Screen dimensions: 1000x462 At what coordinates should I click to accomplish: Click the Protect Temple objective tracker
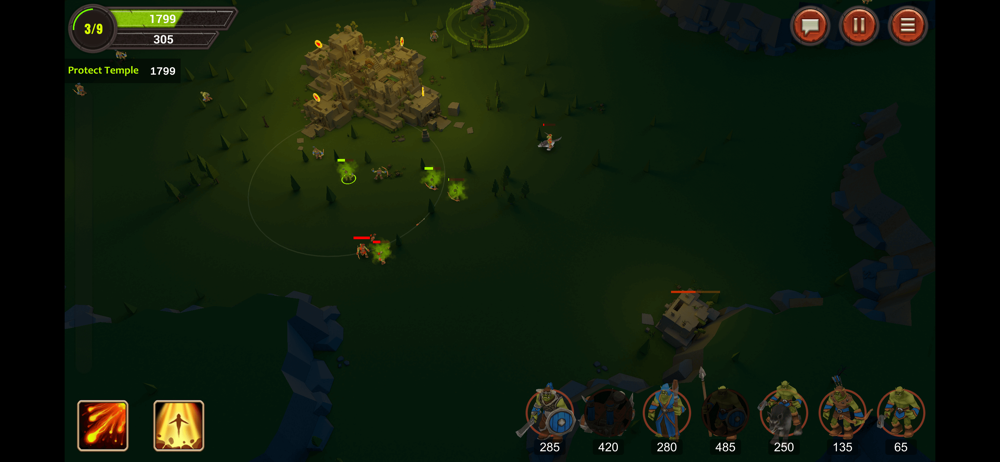[121, 71]
